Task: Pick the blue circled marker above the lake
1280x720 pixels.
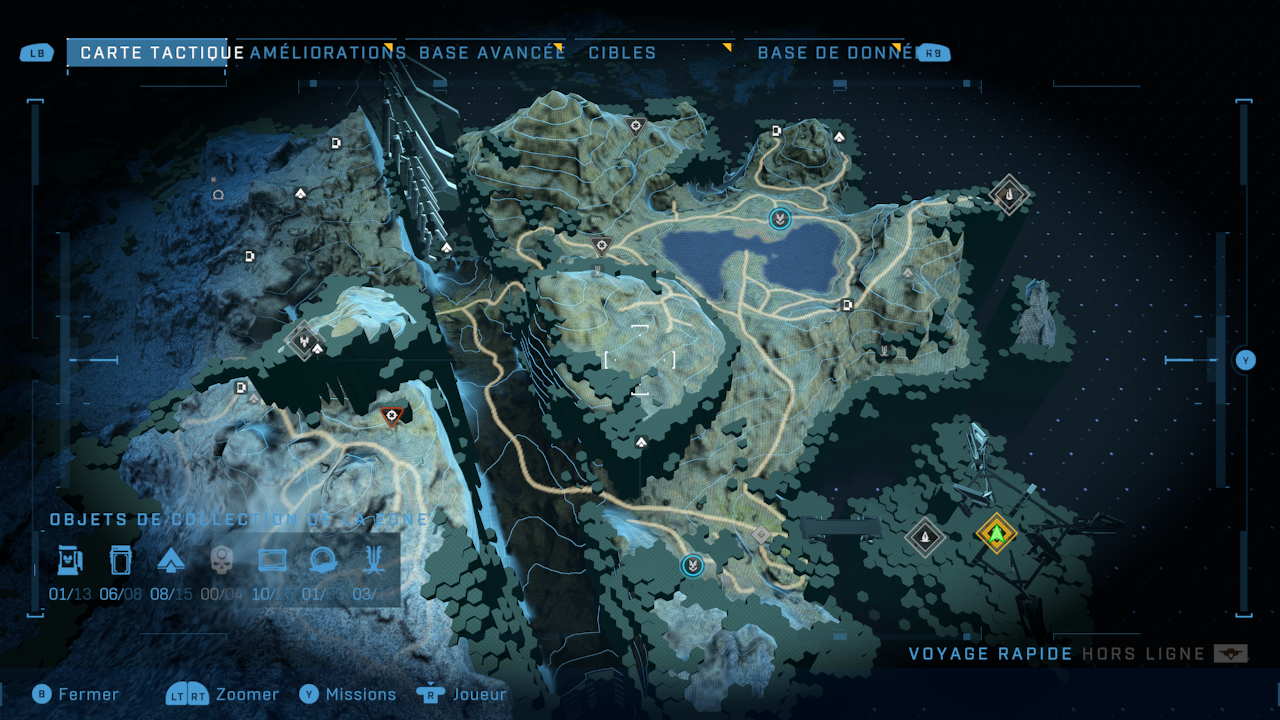Action: point(779,218)
